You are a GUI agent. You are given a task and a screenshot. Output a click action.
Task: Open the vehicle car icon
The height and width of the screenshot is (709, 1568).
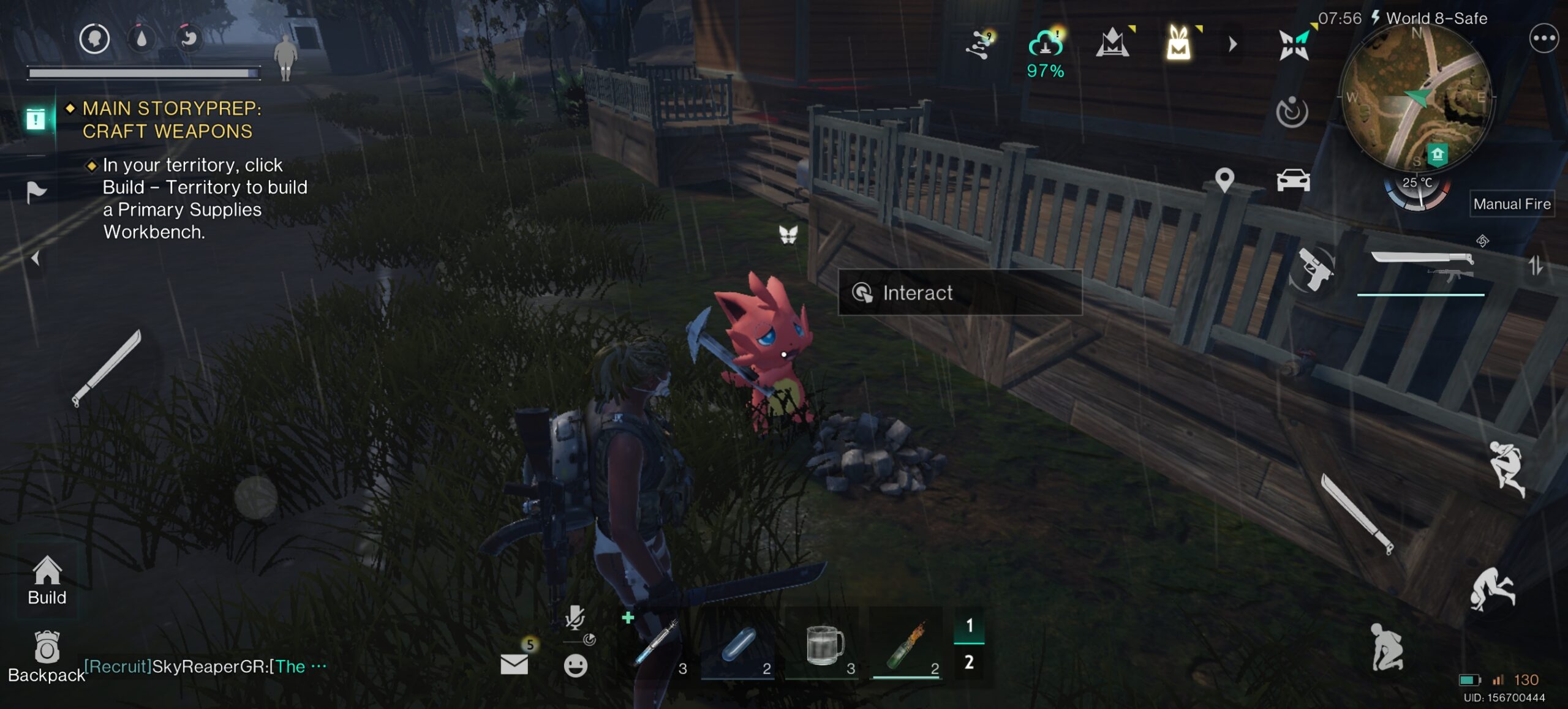coord(1293,181)
